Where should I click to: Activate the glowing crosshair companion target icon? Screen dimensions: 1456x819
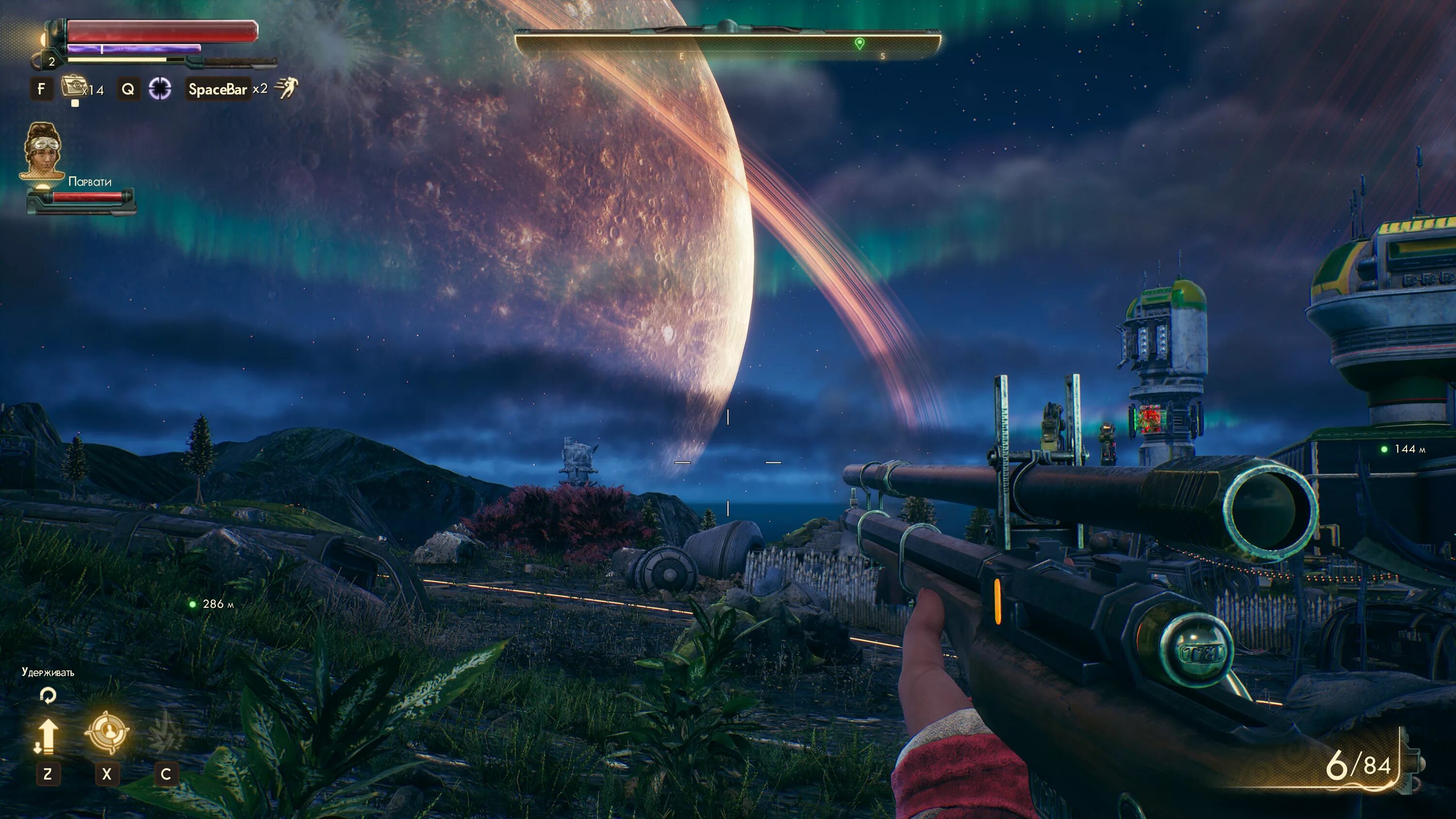[107, 733]
